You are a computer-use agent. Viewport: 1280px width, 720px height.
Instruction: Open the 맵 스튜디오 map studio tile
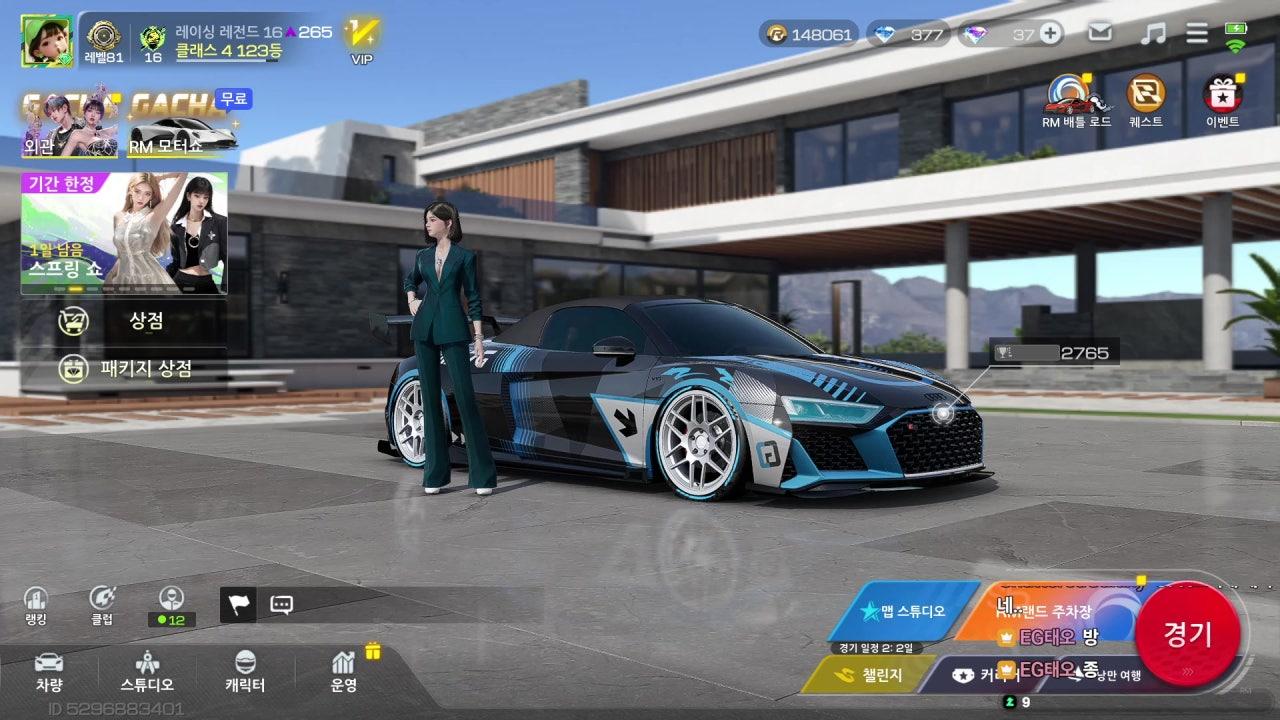click(905, 611)
